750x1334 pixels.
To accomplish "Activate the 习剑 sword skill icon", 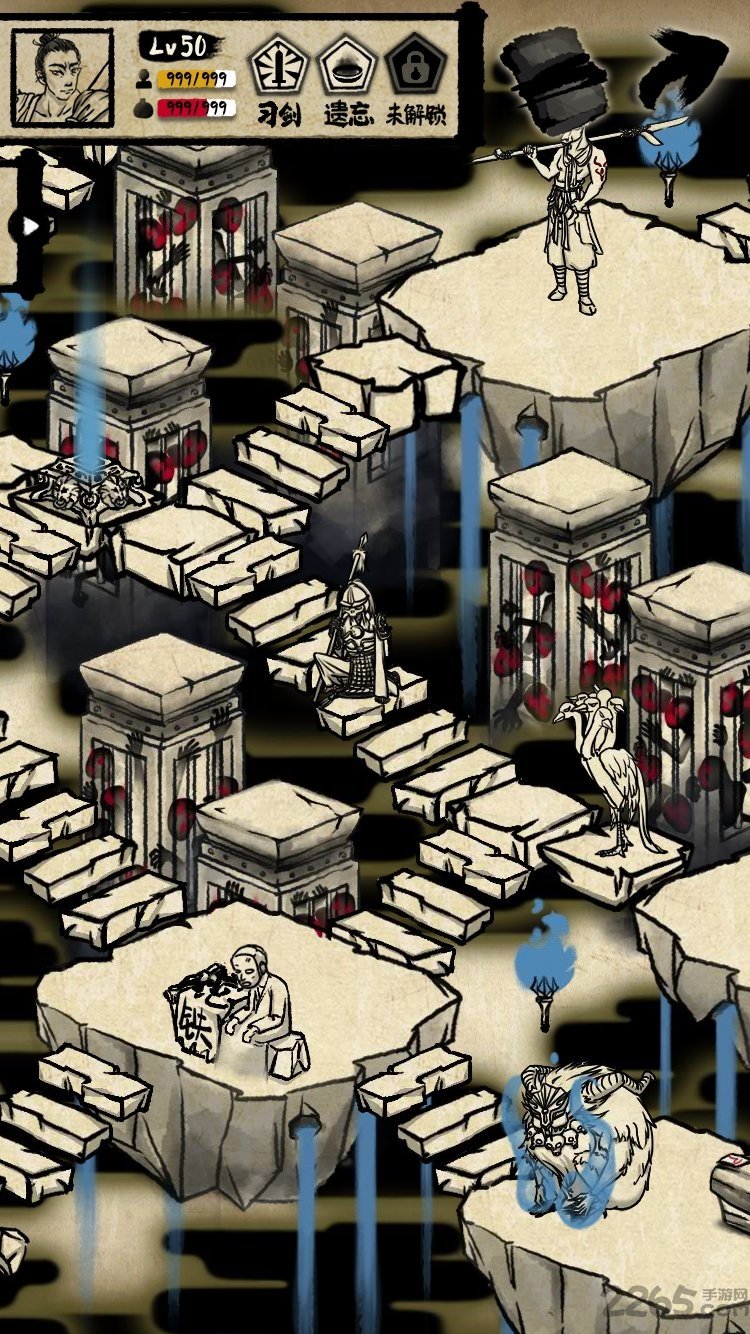I will coord(277,66).
